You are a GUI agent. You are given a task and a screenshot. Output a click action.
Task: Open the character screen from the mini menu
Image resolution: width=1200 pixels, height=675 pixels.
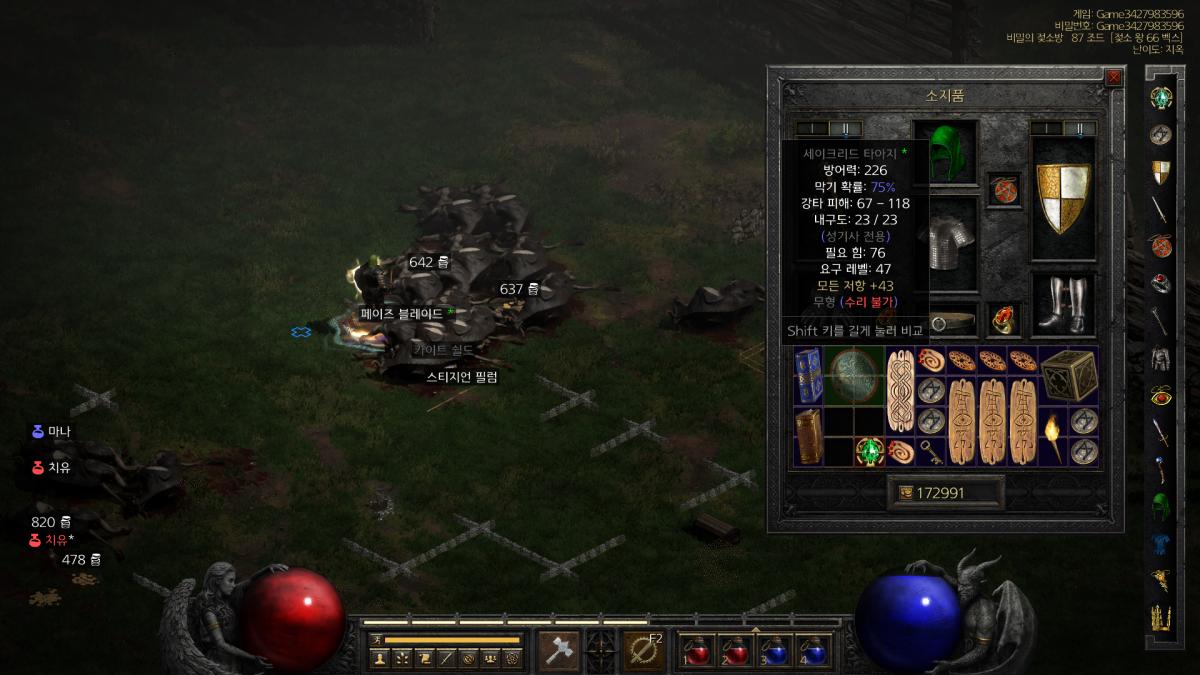tap(380, 658)
